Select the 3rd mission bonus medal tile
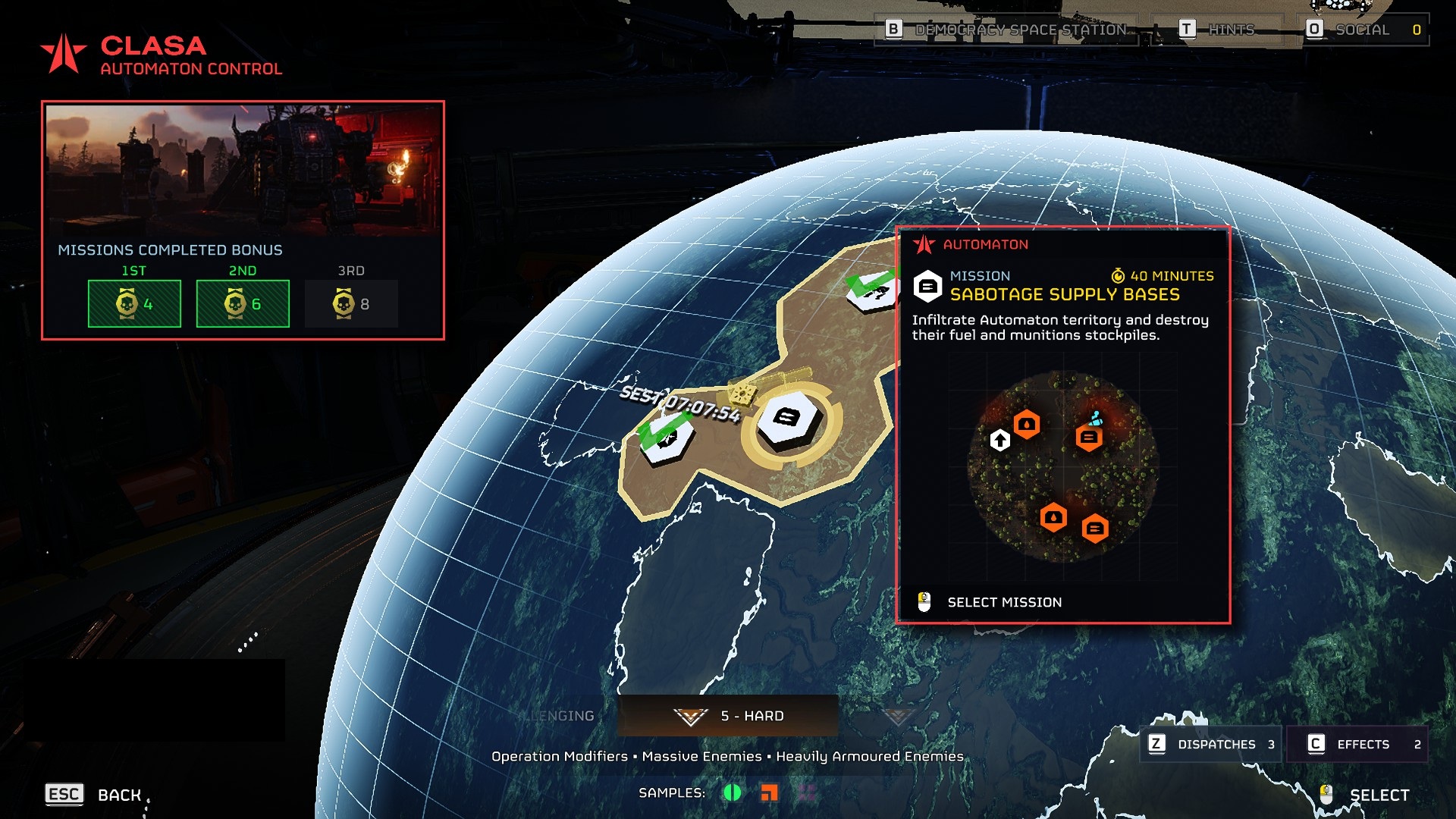This screenshot has height=819, width=1456. tap(351, 303)
